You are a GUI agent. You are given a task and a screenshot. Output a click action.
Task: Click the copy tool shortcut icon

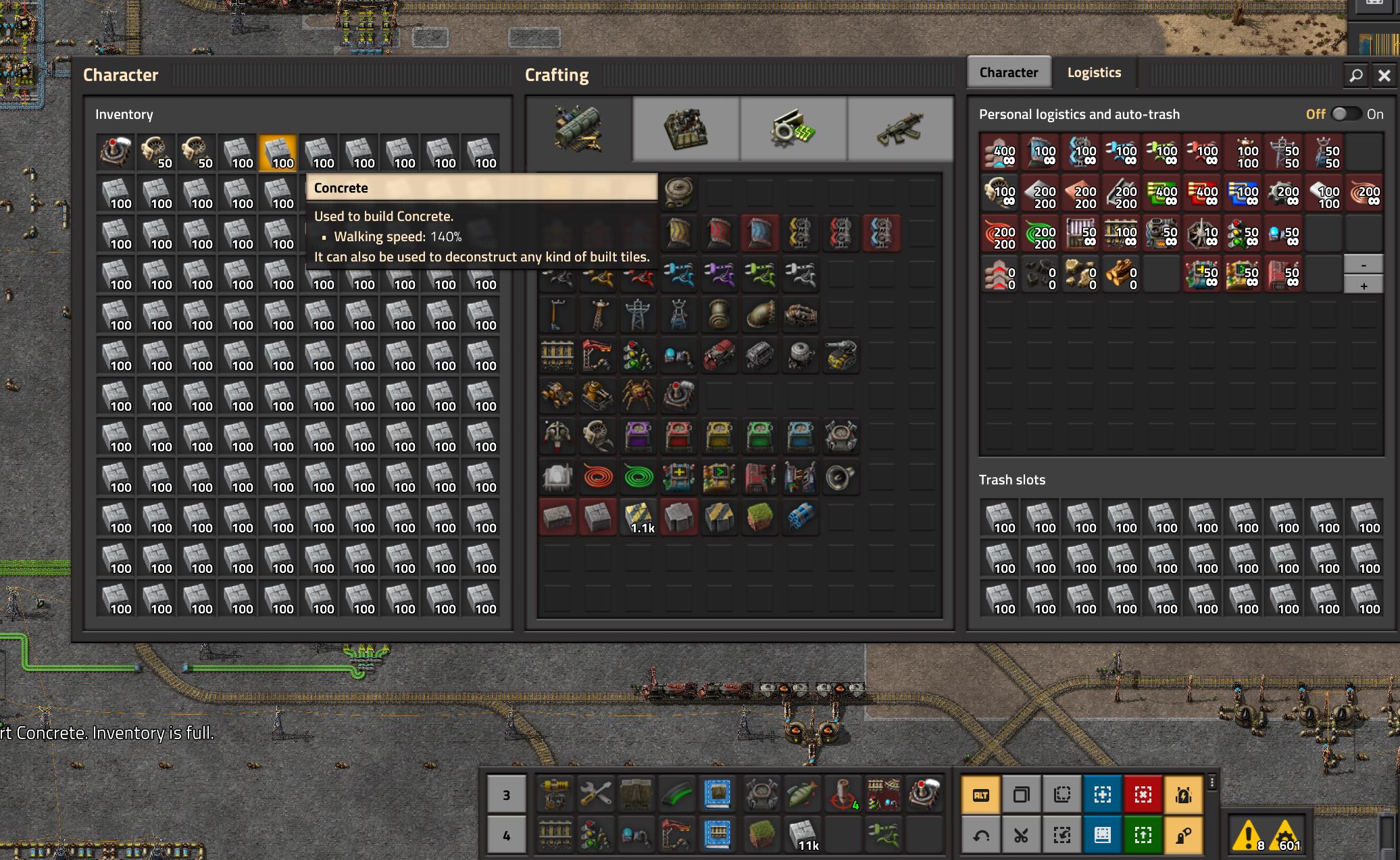(x=1021, y=794)
